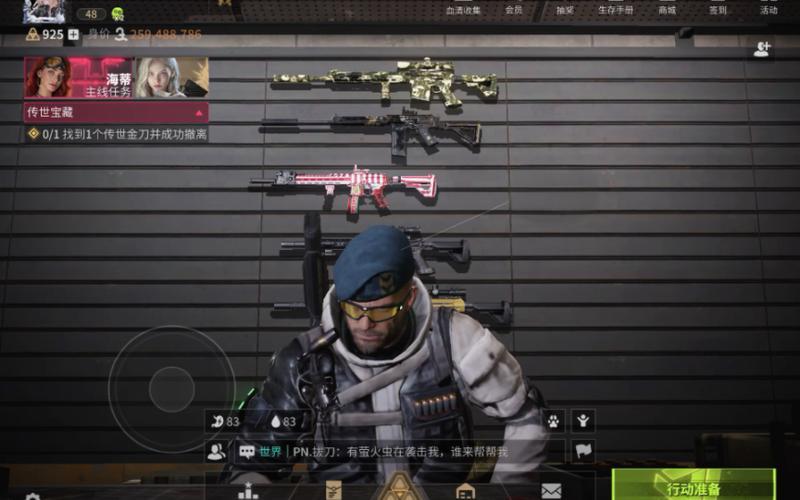
Task: Open the player avatar profile
Action: coord(44,11)
